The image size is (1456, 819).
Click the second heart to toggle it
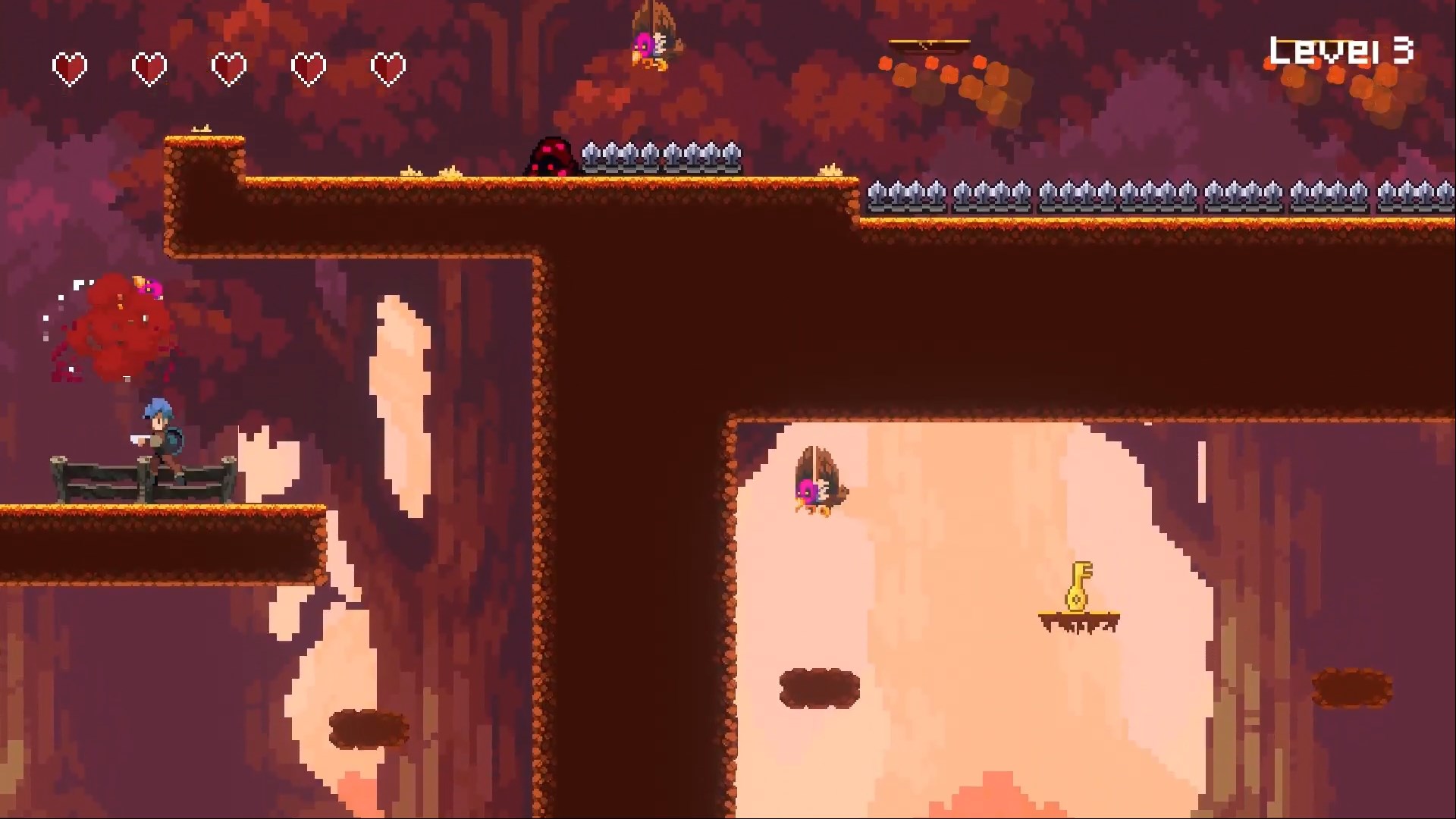click(149, 67)
